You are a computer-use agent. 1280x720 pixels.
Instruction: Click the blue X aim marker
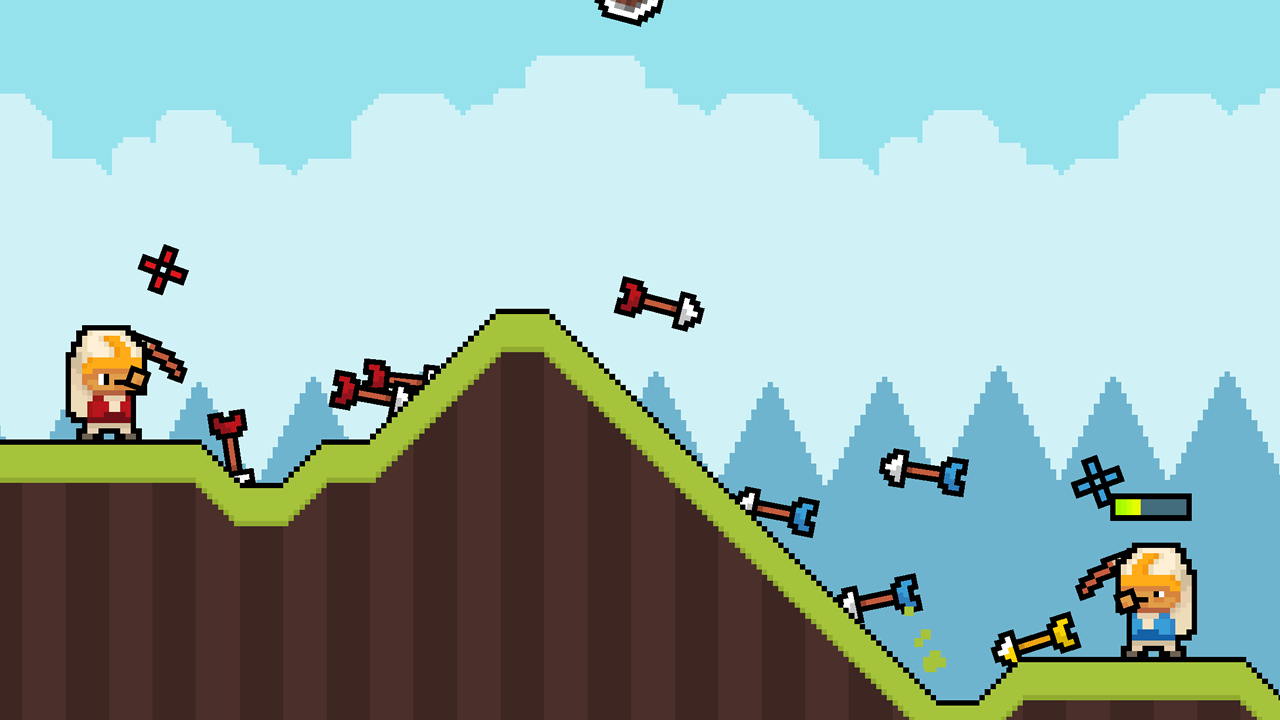click(1100, 480)
